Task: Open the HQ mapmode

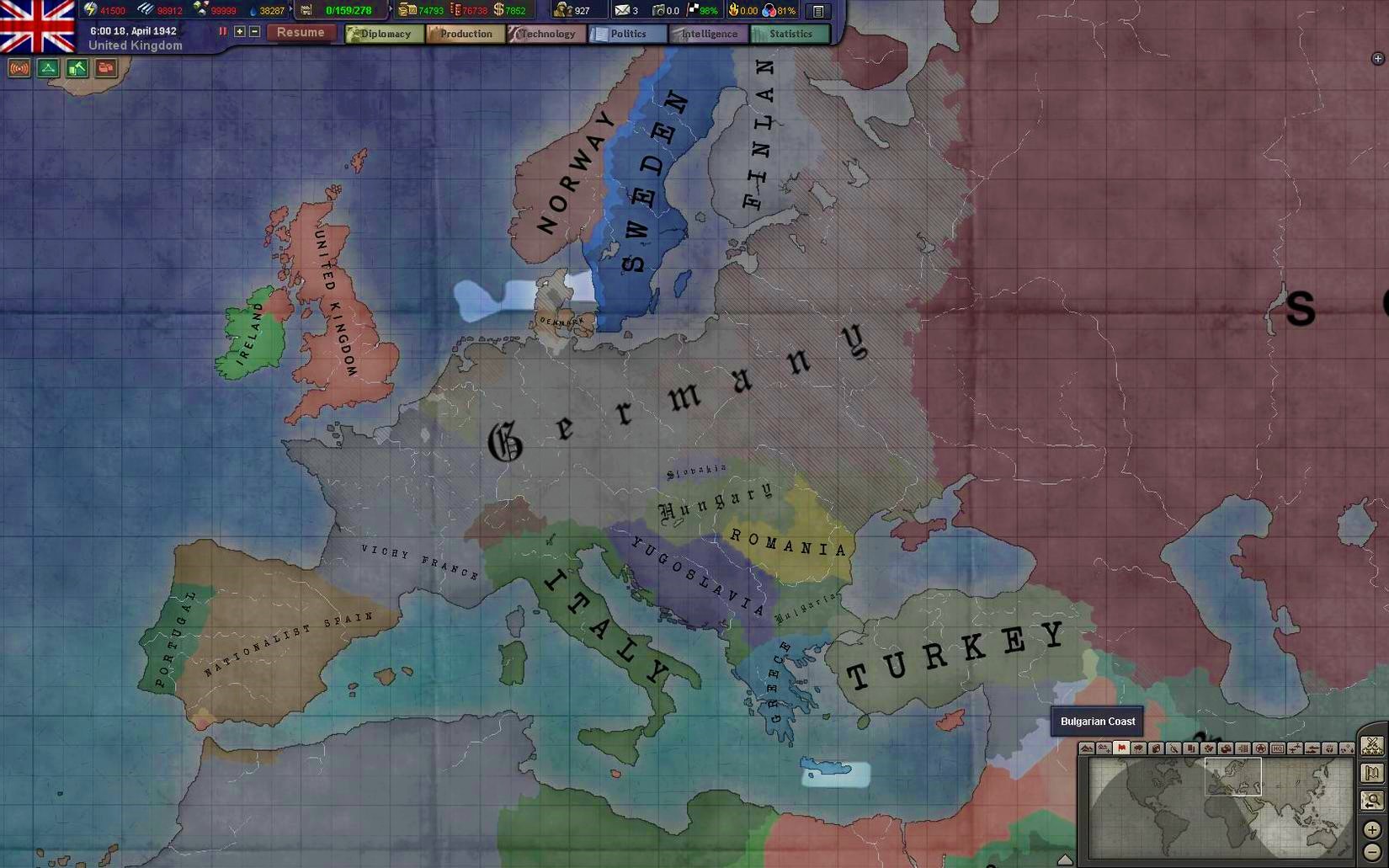Action: [1278, 749]
